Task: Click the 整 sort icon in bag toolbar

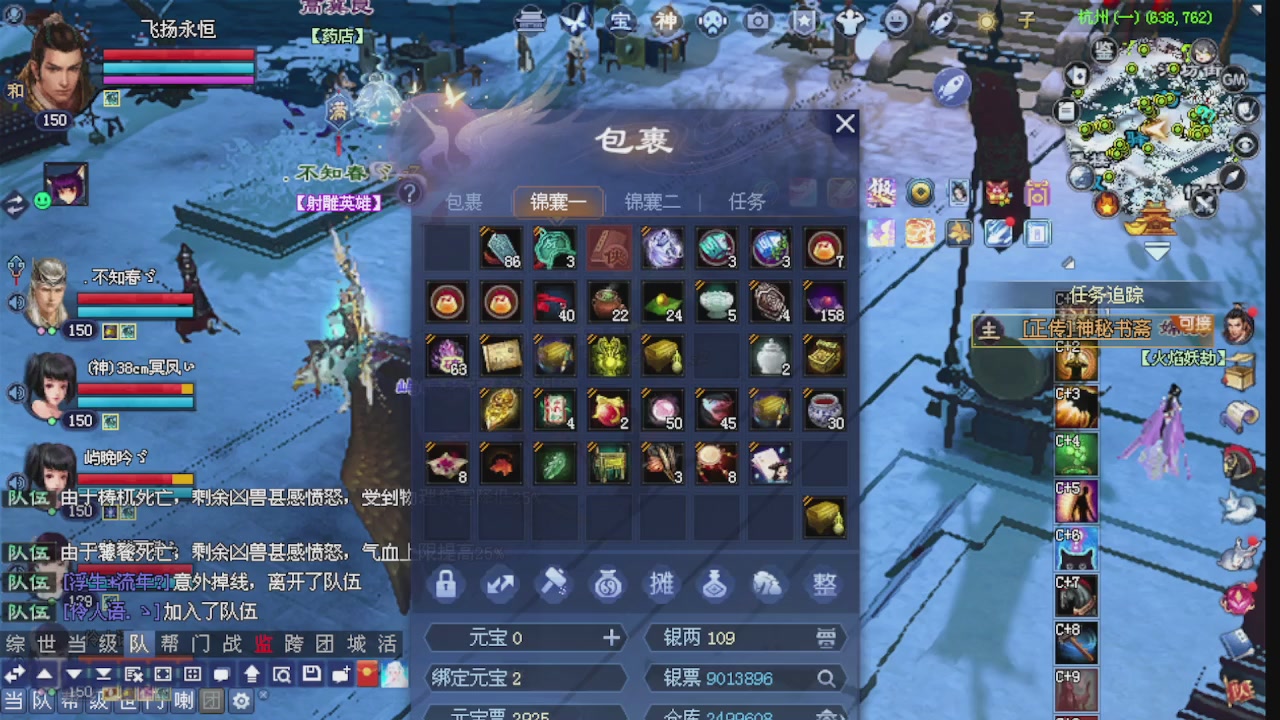Action: 823,584
